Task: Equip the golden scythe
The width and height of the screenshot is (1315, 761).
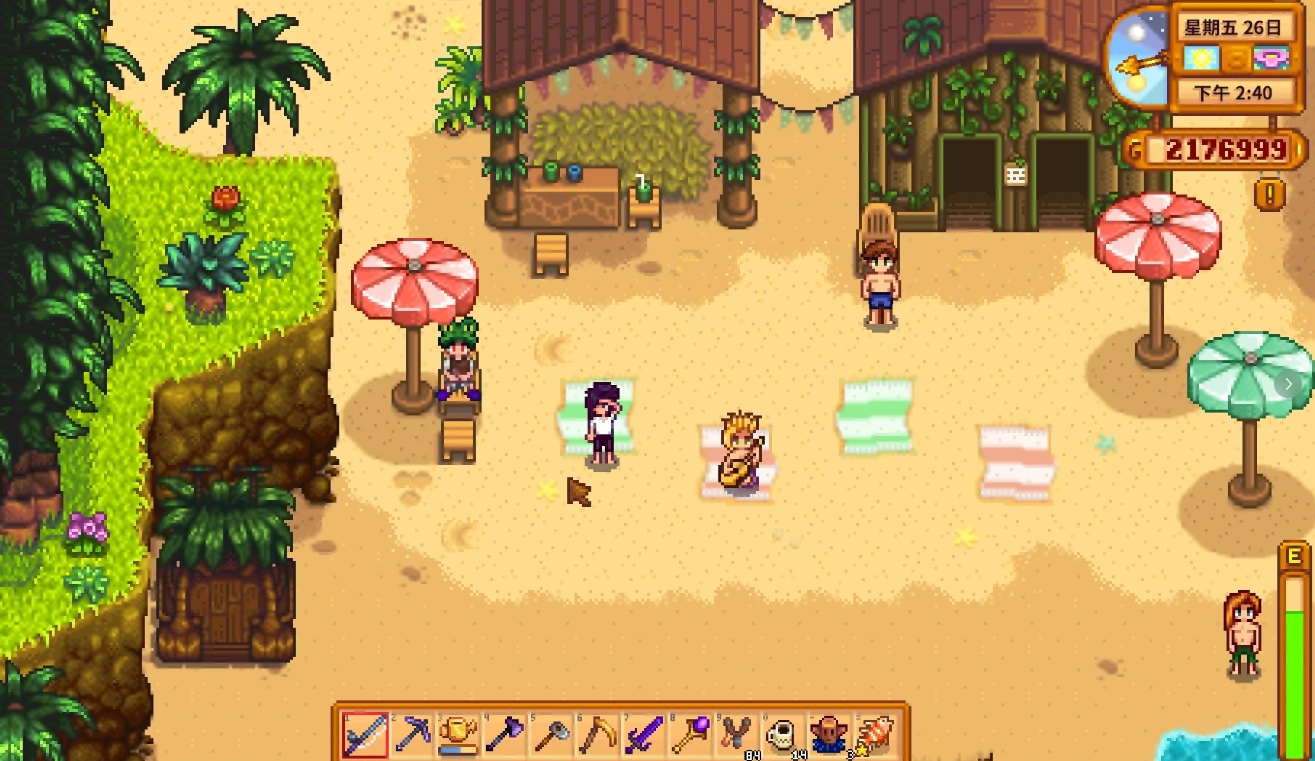Action: click(x=598, y=735)
